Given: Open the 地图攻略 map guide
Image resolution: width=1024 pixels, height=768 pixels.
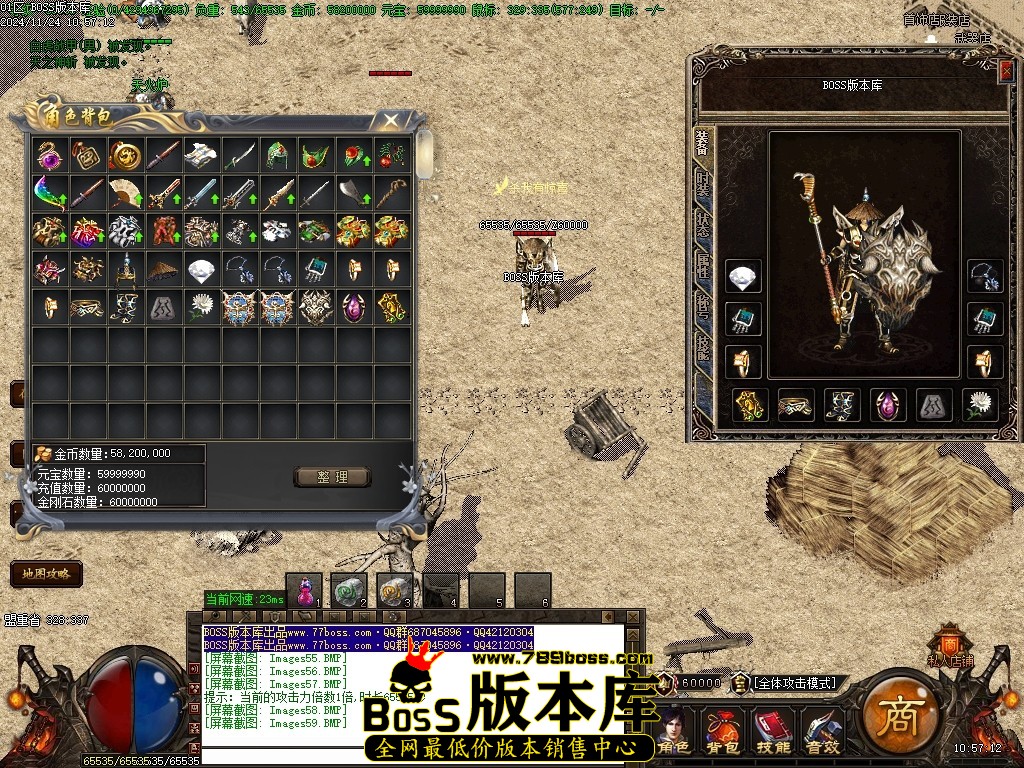Looking at the screenshot, I should [45, 574].
